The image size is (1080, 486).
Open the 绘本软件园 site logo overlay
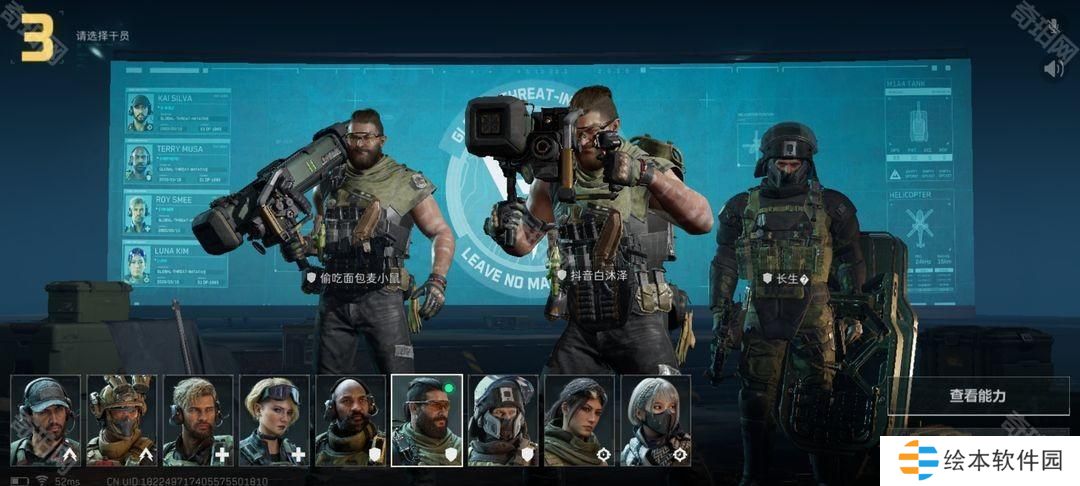click(x=980, y=461)
